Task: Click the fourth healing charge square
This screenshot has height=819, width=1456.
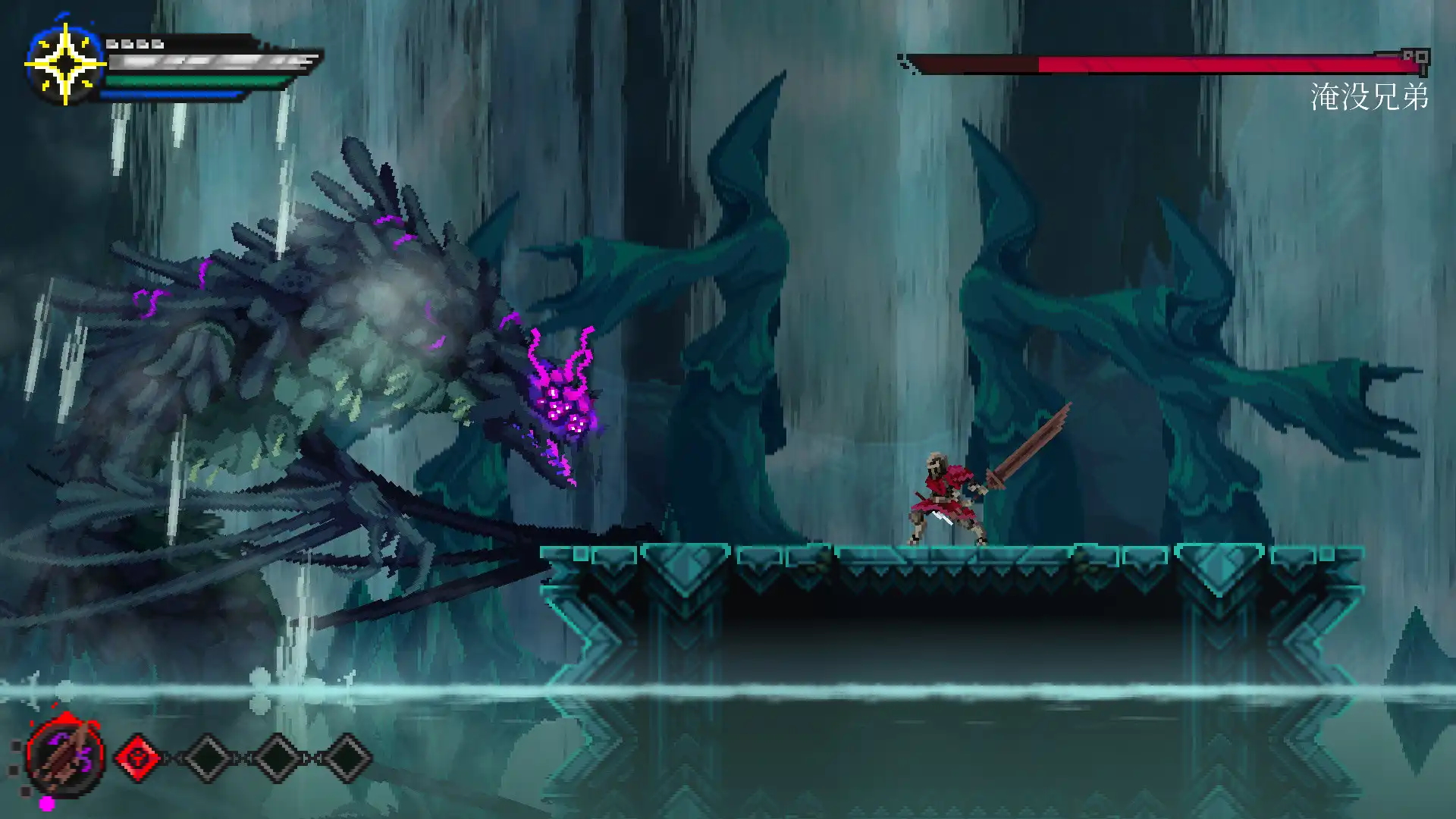Action: [158, 45]
